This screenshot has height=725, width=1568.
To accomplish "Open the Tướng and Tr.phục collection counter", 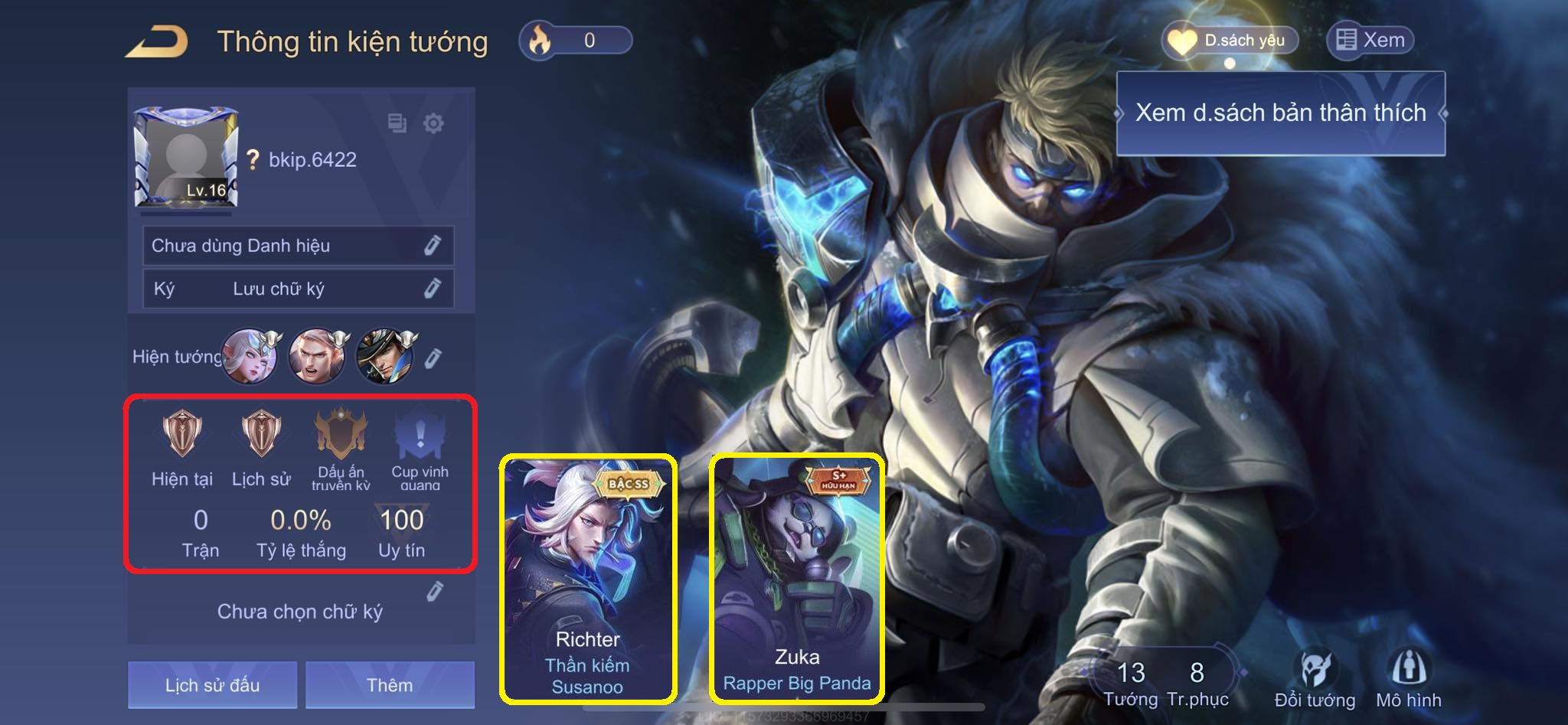I will tap(1165, 681).
